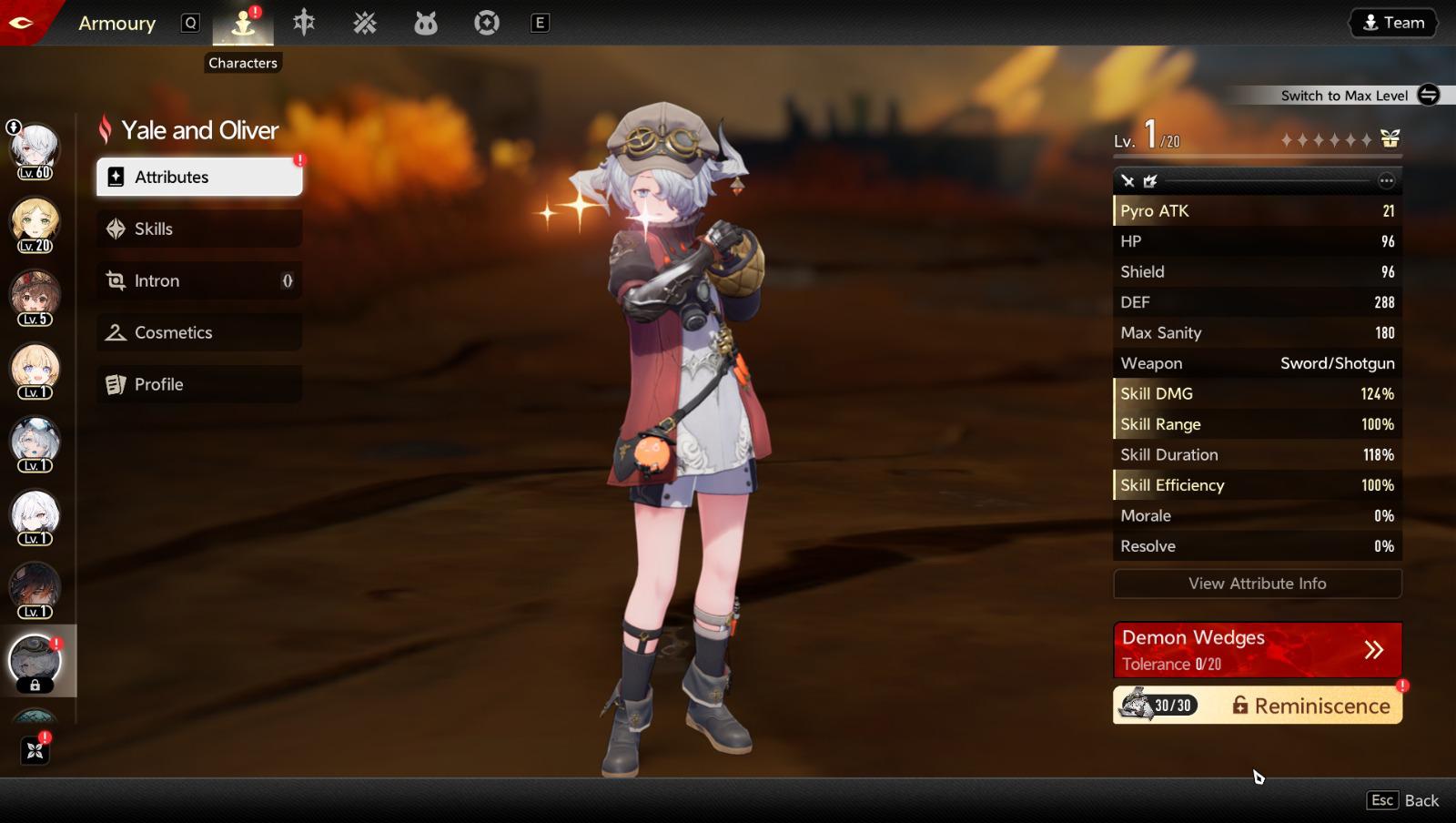Choose the Lv. 20 blonde character portrait
The width and height of the screenshot is (1456, 823).
click(x=35, y=223)
